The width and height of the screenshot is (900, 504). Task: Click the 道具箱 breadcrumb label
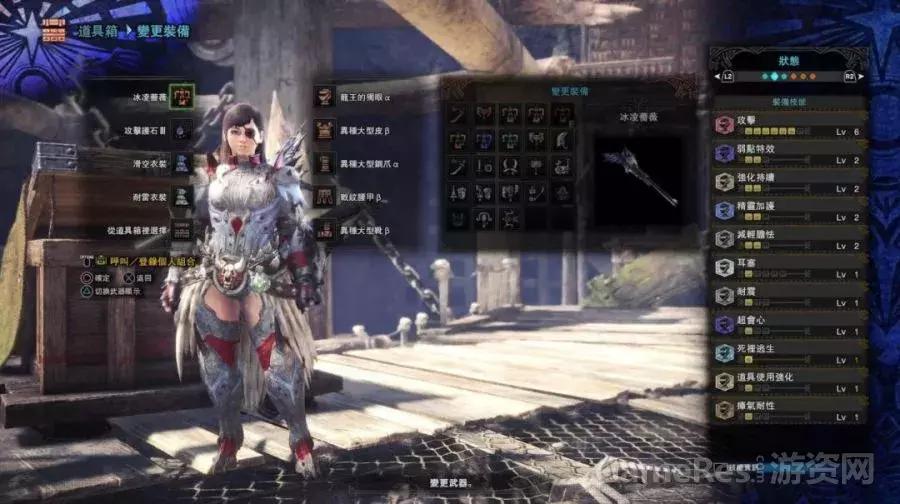pos(100,31)
